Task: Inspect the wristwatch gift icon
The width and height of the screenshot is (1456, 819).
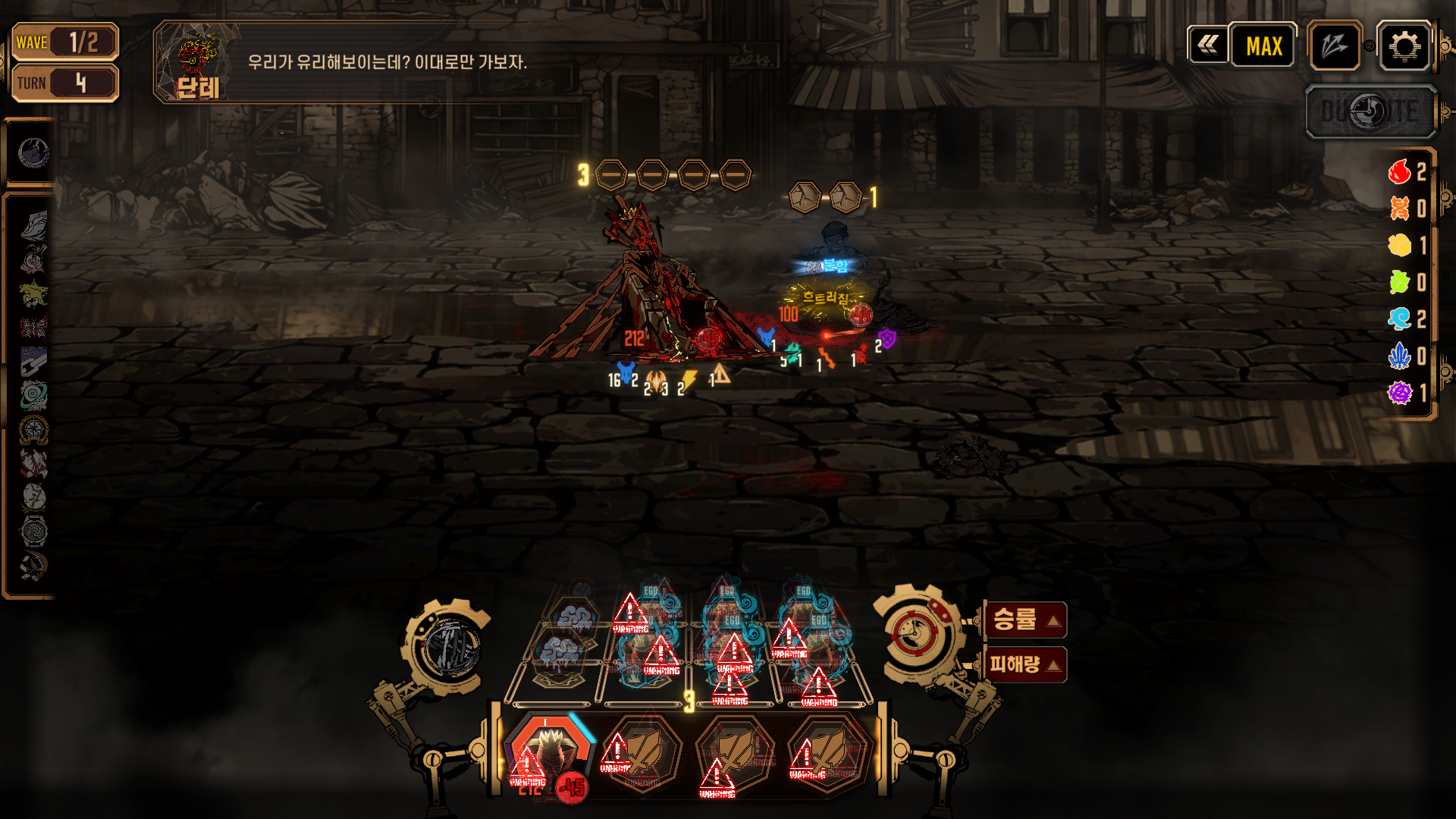Action: (x=33, y=531)
